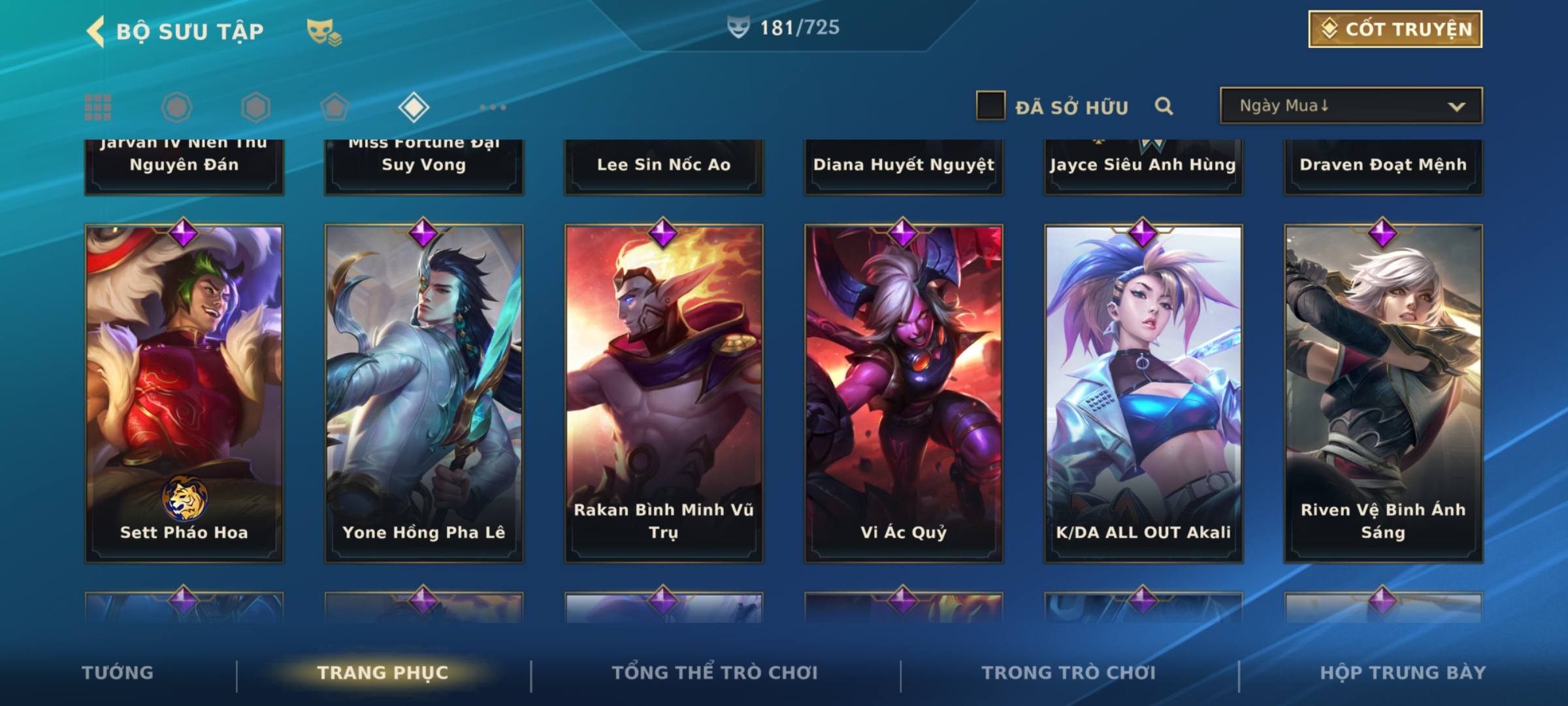The height and width of the screenshot is (706, 1568).
Task: Open the skin search magnifier
Action: pyautogui.click(x=1164, y=106)
